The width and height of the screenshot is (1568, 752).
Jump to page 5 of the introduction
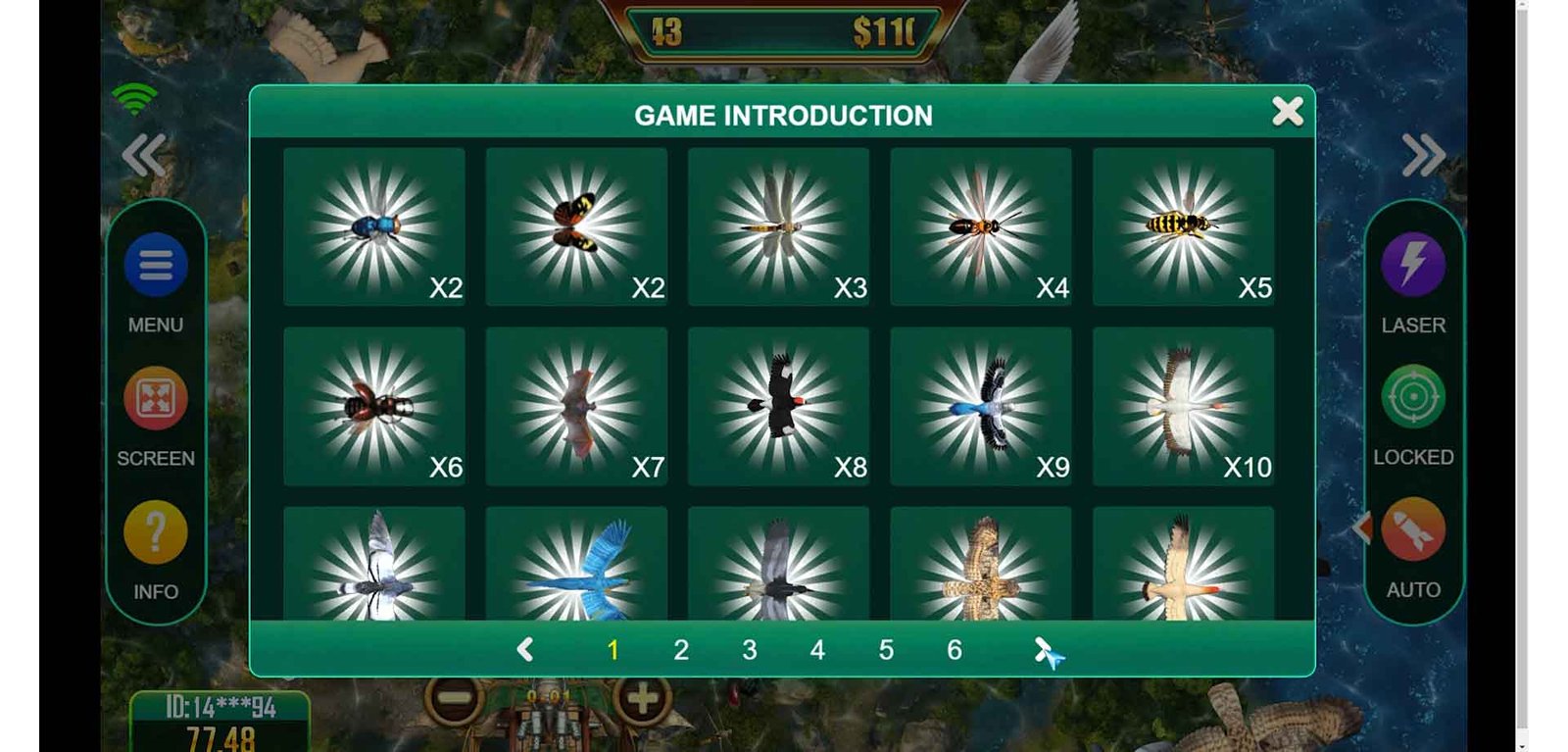(886, 649)
